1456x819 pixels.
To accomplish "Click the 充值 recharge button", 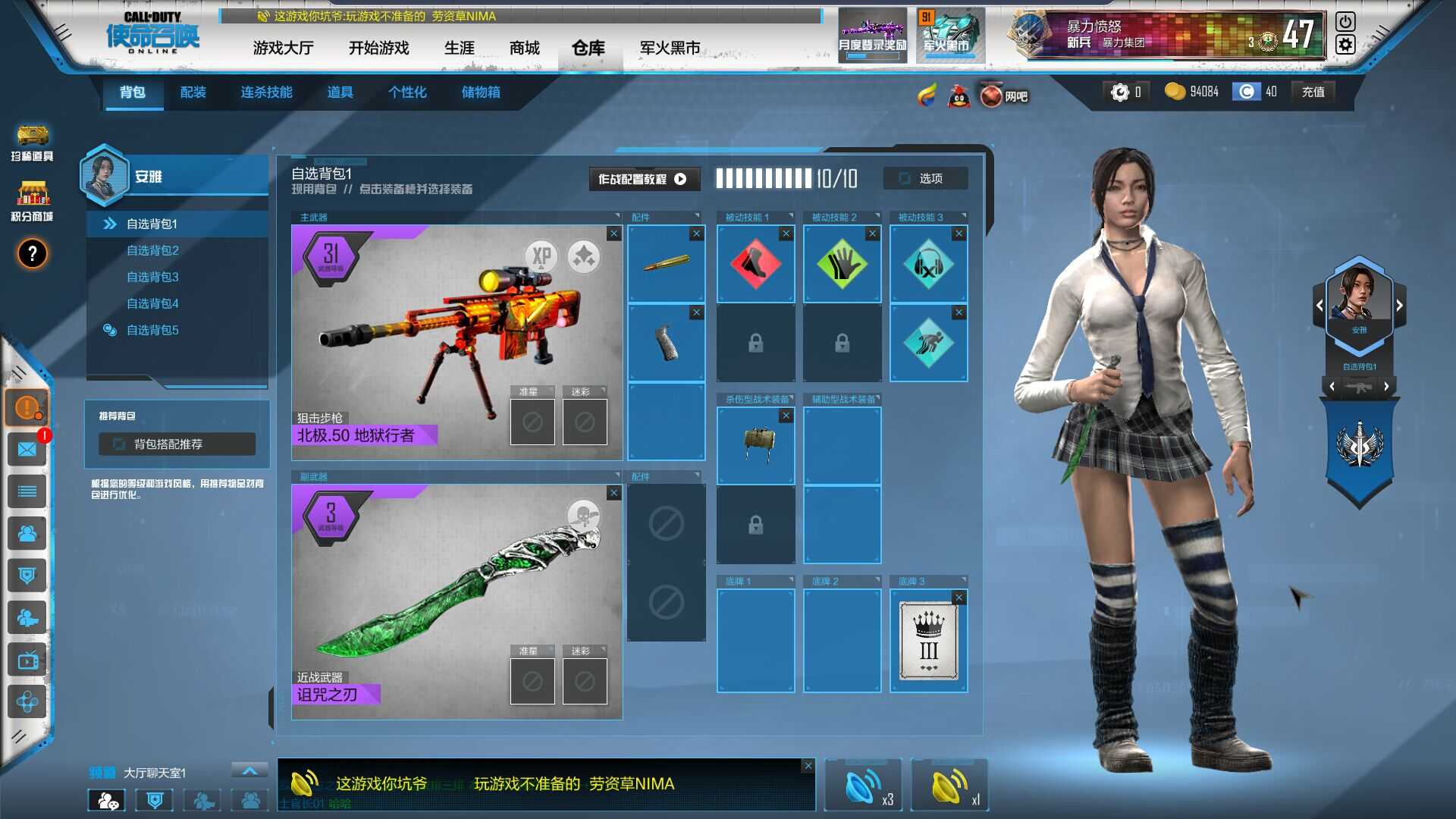I will (1313, 92).
